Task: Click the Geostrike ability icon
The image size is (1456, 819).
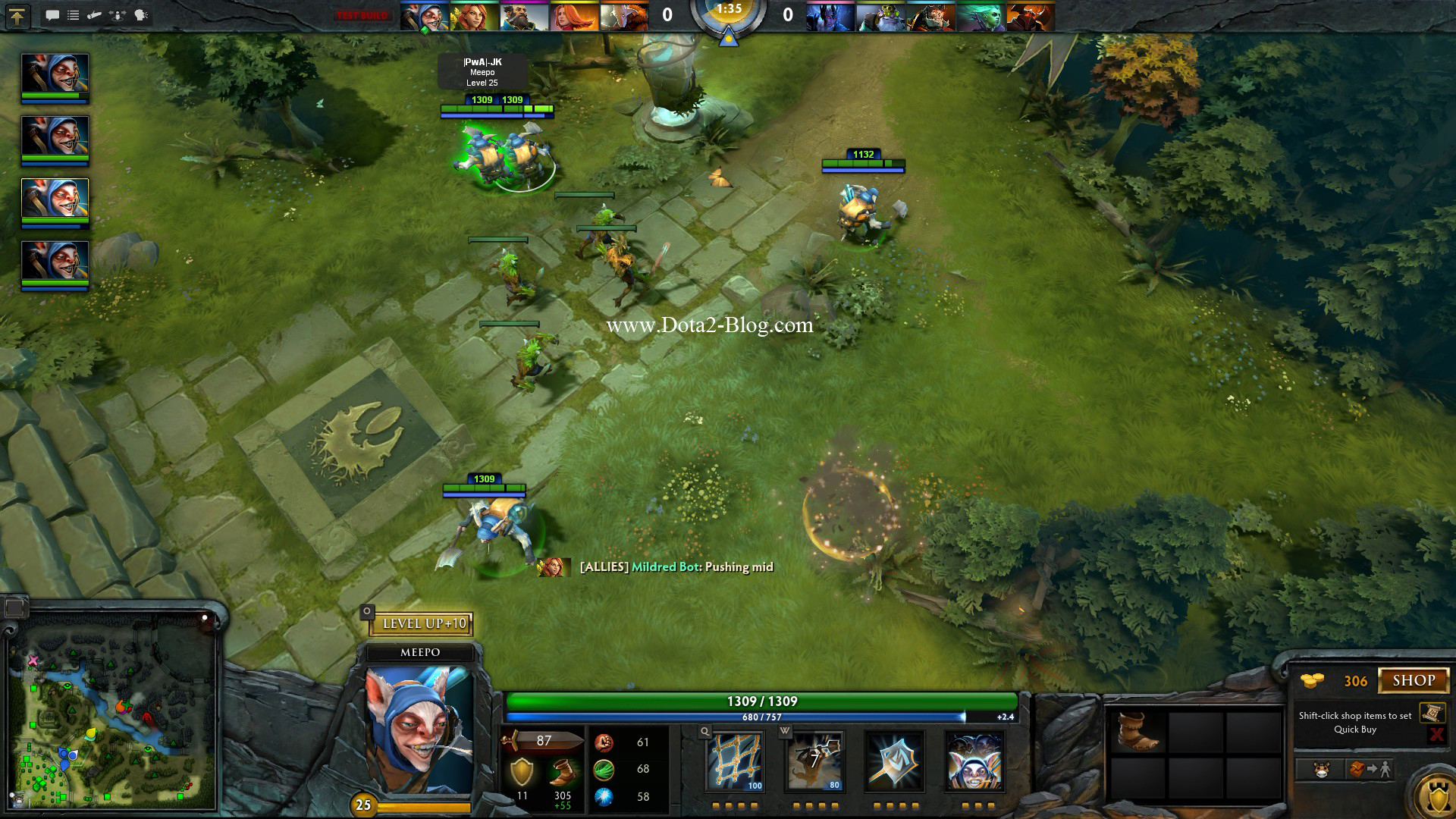Action: point(893,761)
